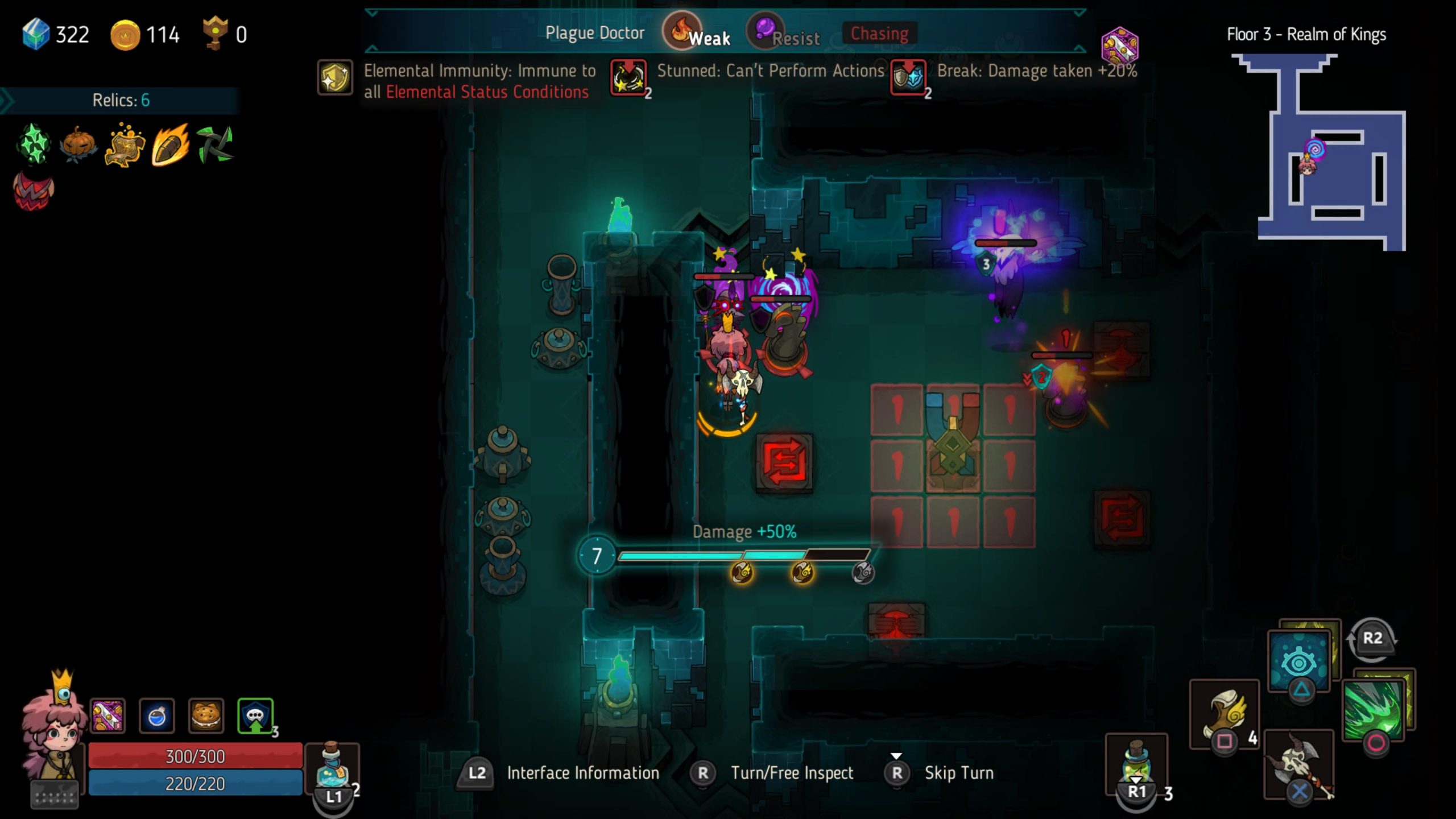Use the green potion bottle
1456x819 pixels.
click(x=1136, y=762)
